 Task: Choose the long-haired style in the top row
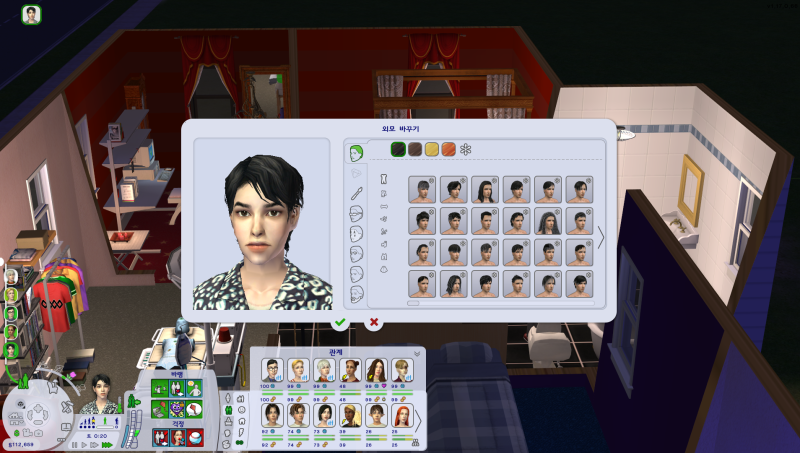(485, 190)
